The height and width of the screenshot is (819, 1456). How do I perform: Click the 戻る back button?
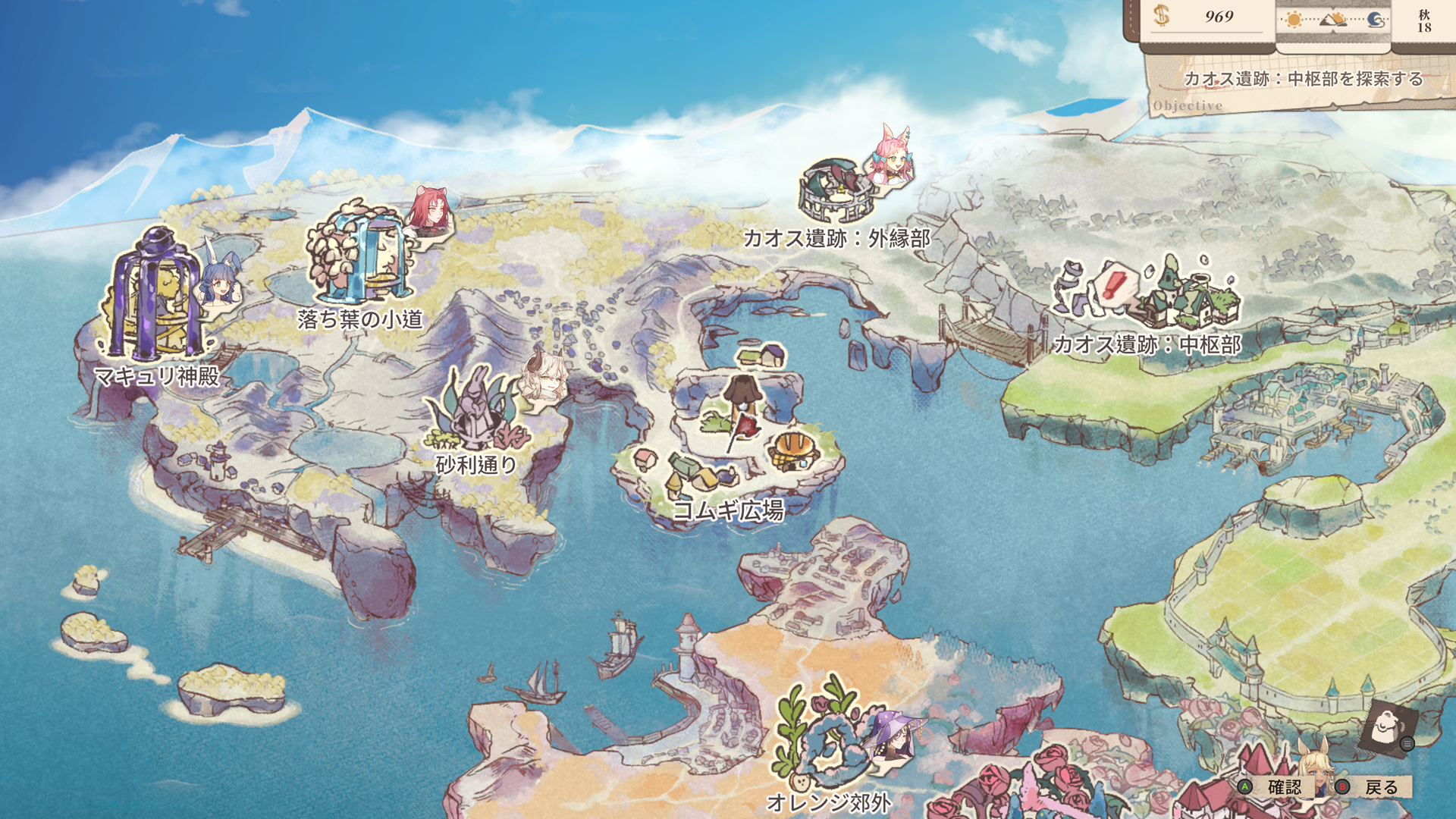pyautogui.click(x=1373, y=787)
